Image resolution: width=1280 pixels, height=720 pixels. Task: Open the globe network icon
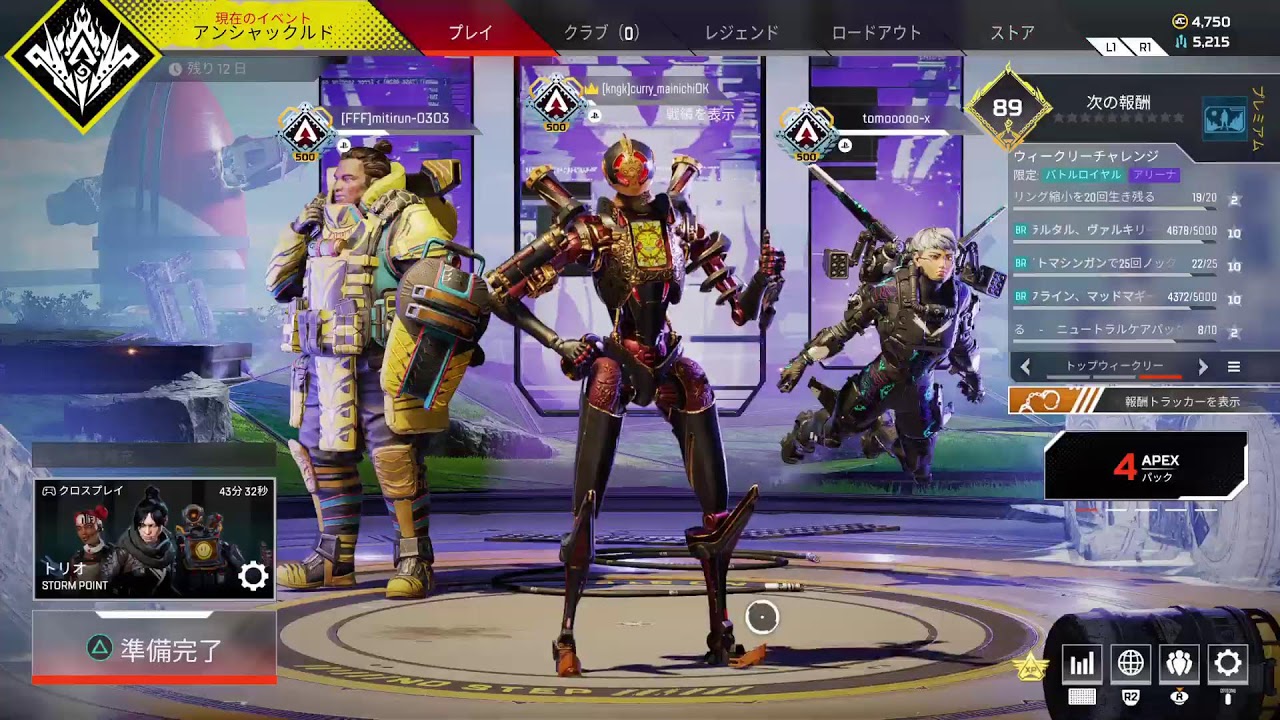(1131, 663)
